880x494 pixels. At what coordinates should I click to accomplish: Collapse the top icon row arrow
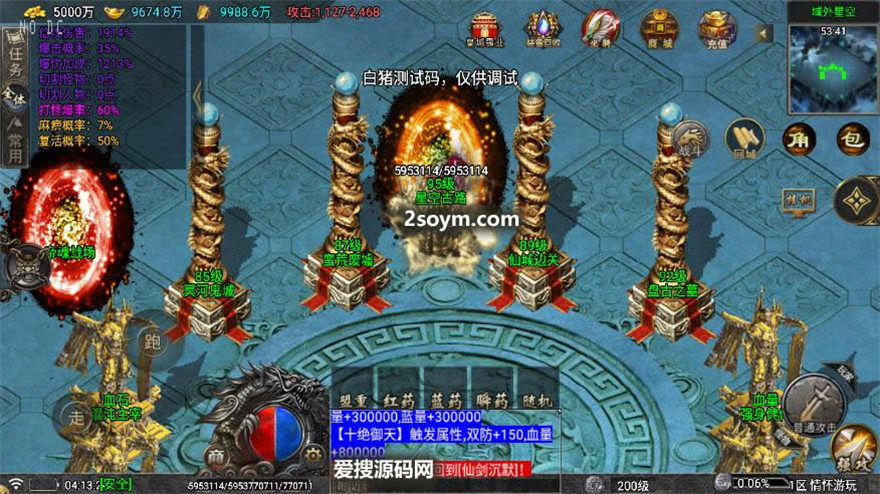coord(763,33)
